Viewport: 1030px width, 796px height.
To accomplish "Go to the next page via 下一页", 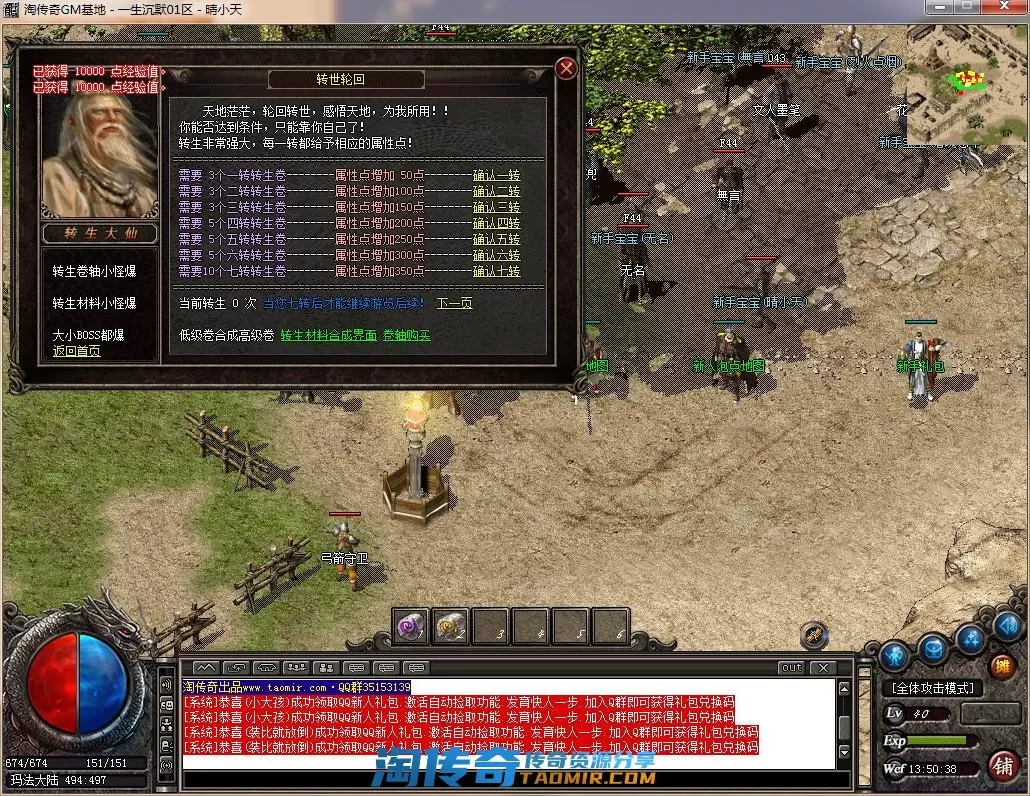I will click(x=454, y=303).
